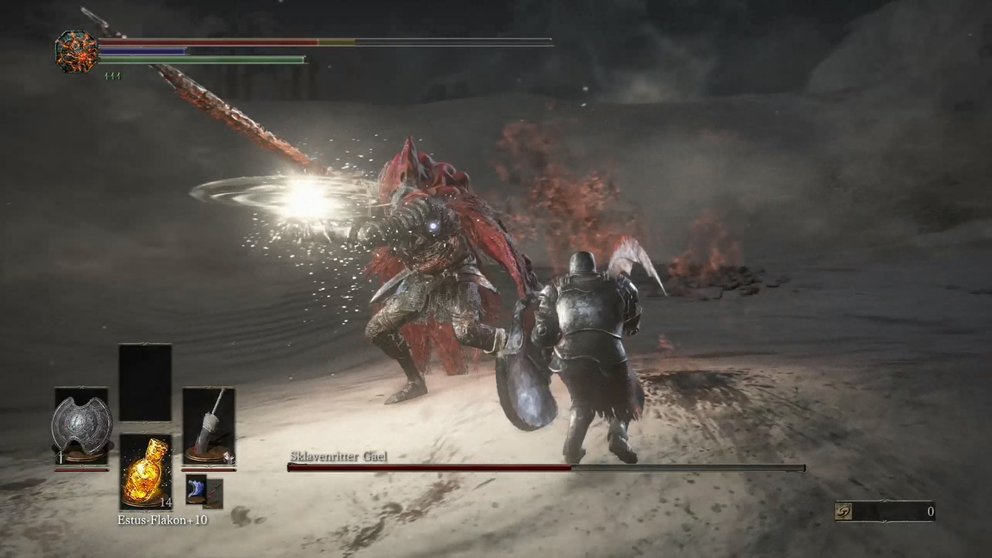This screenshot has width=992, height=558.
Task: Click the covenant emblem beside the health bar
Action: tap(77, 51)
